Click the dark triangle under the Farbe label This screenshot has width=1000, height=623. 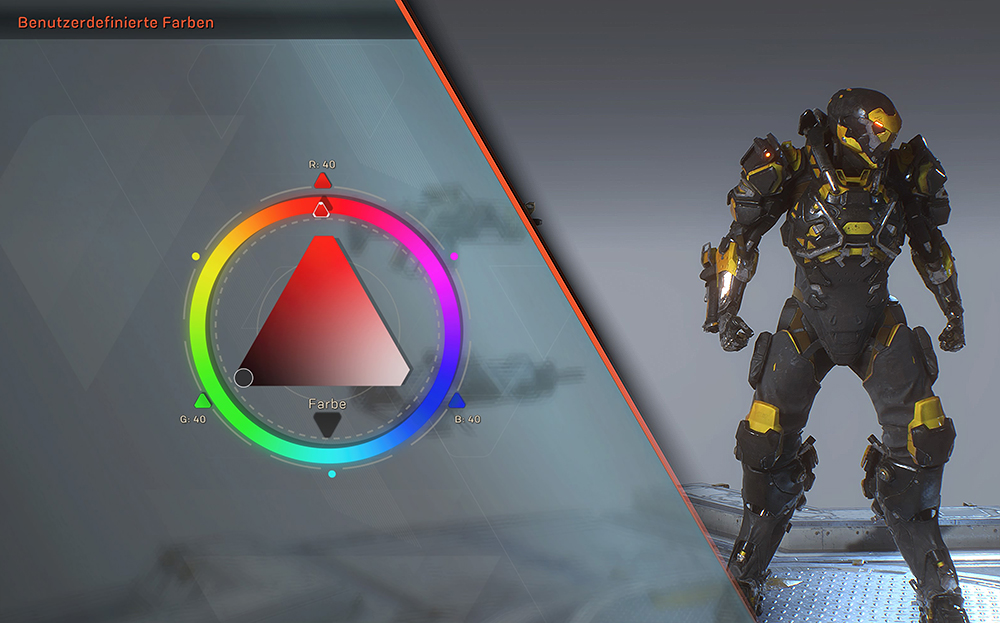(327, 425)
